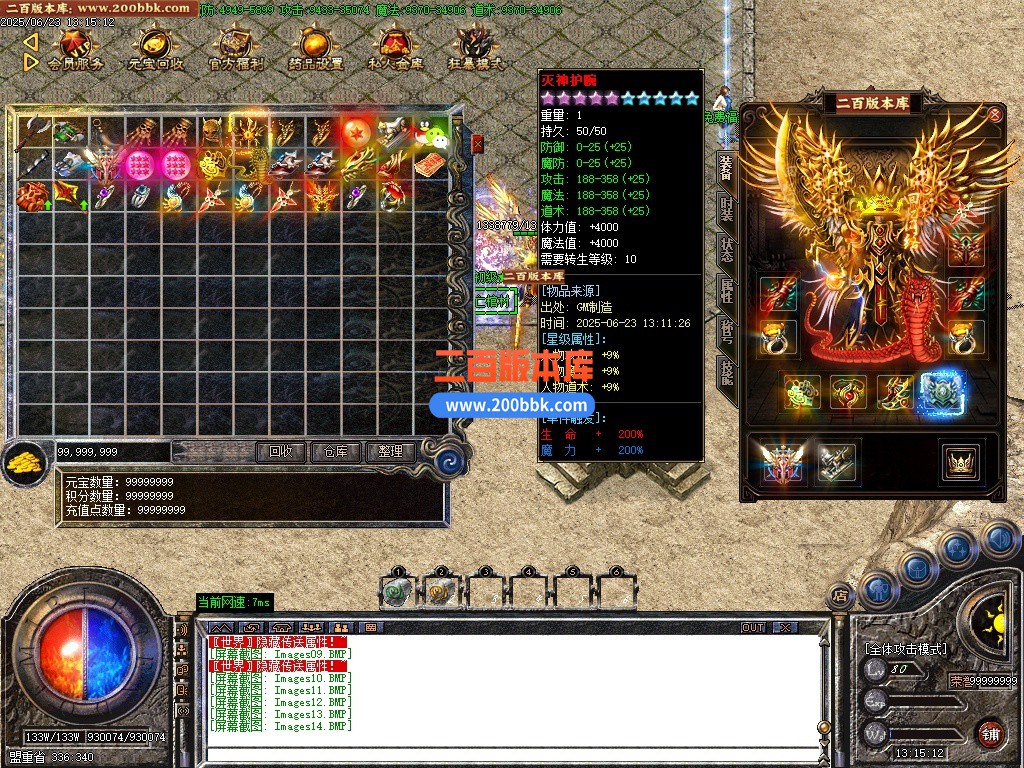
Task: Open 药品设置 potion settings
Action: (x=315, y=50)
